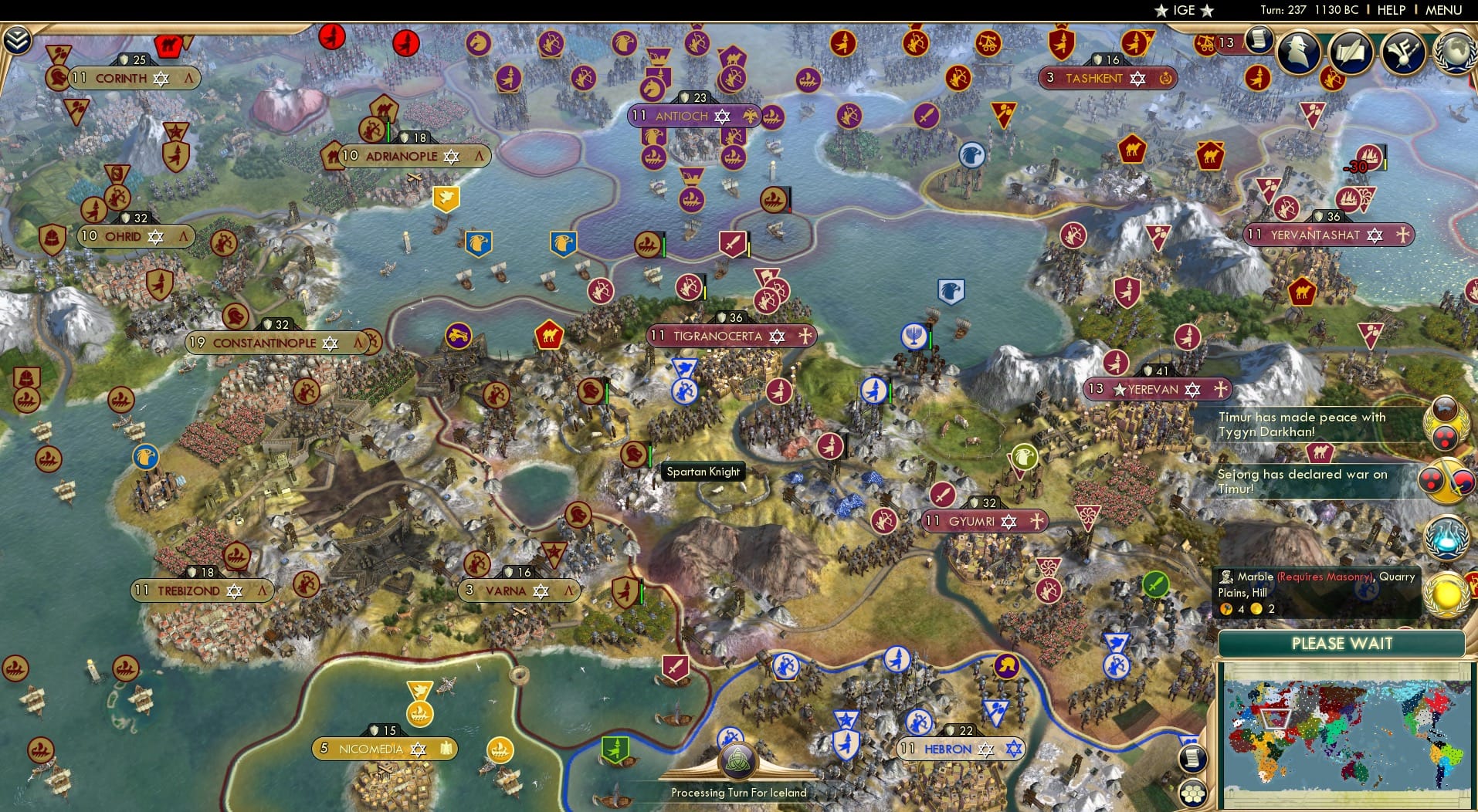The width and height of the screenshot is (1478, 812).
Task: Click the Golden Age notification bubble
Action: click(1446, 594)
